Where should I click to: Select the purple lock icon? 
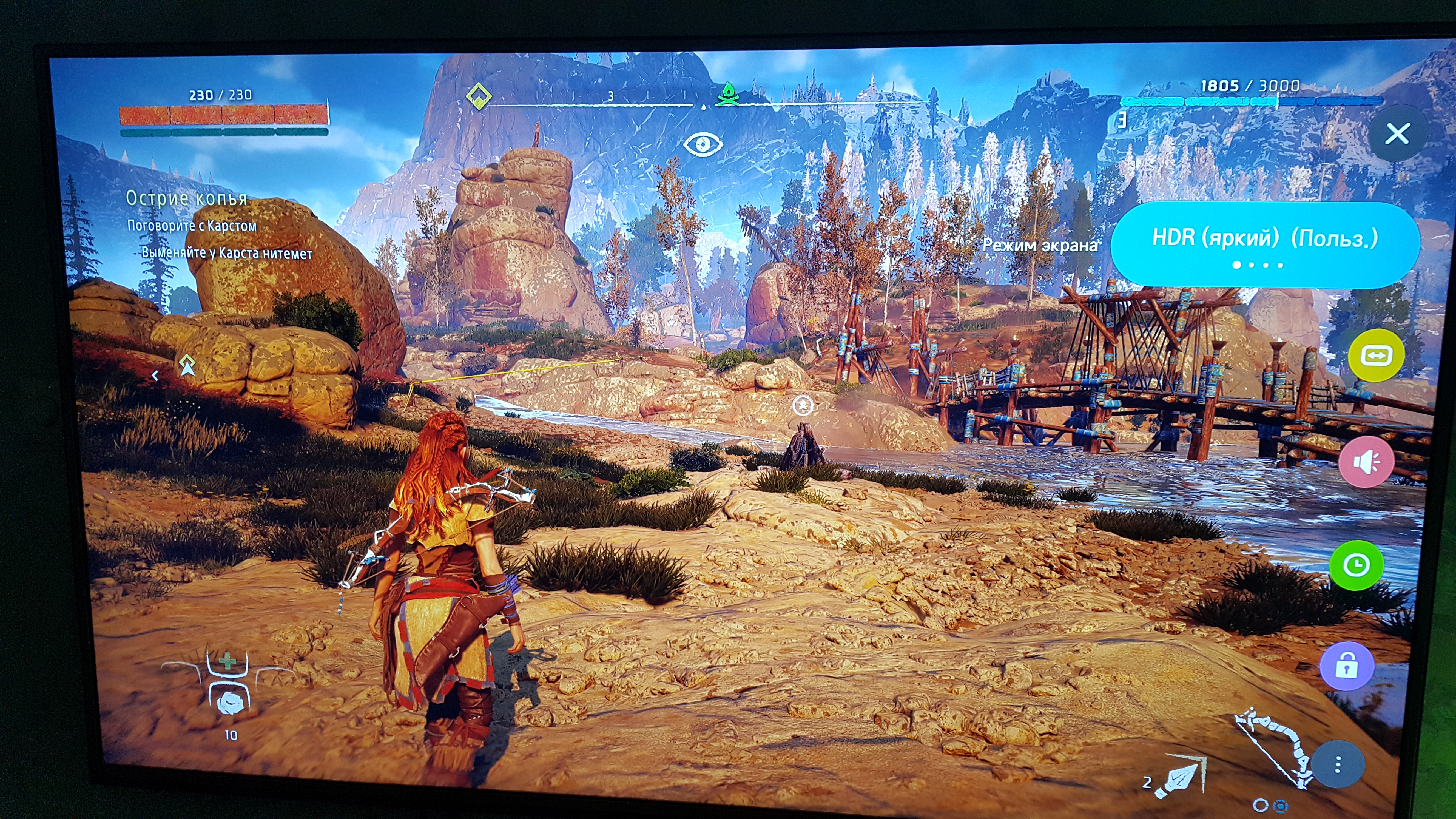[1347, 666]
